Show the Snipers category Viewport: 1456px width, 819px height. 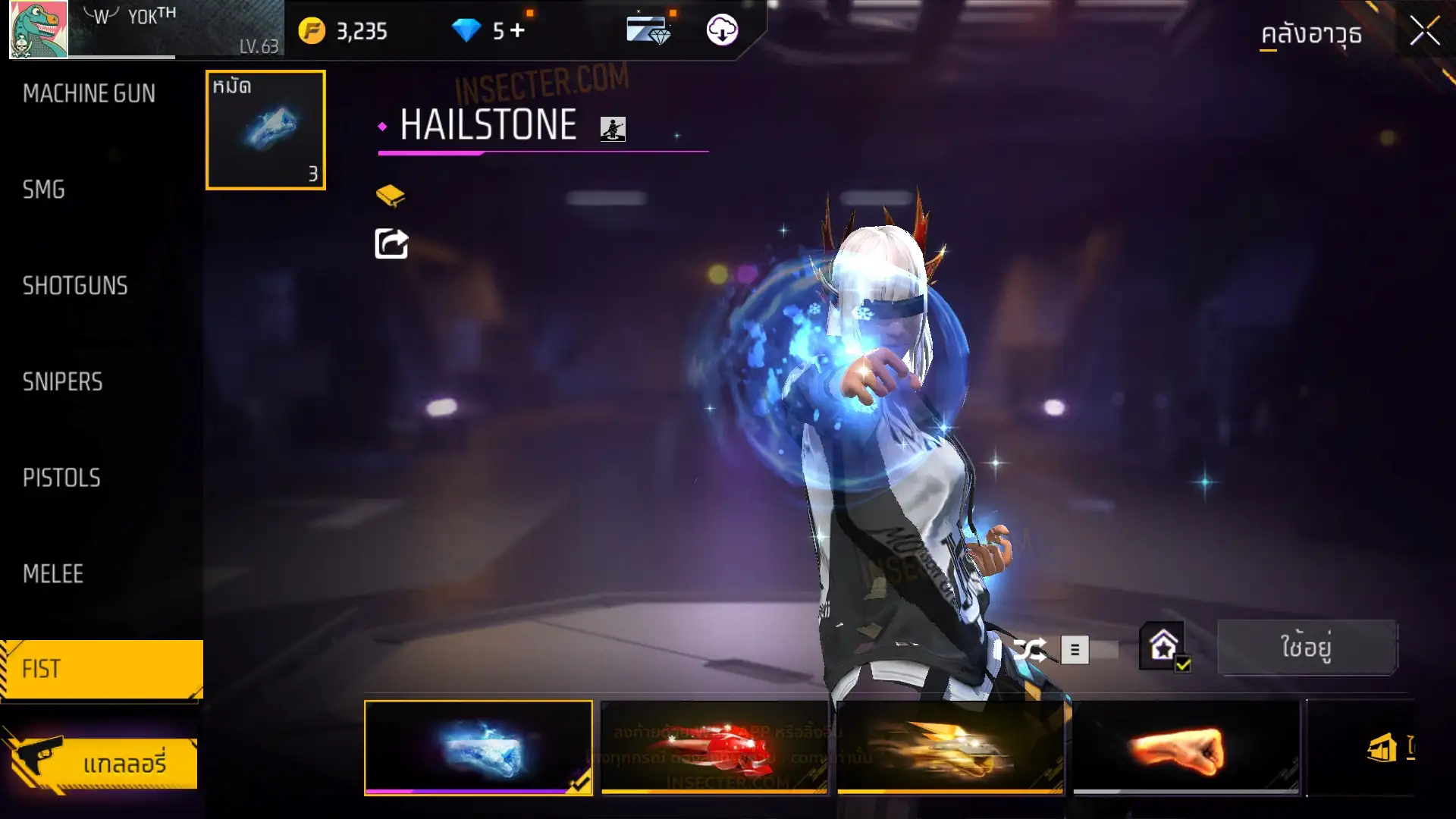(62, 382)
